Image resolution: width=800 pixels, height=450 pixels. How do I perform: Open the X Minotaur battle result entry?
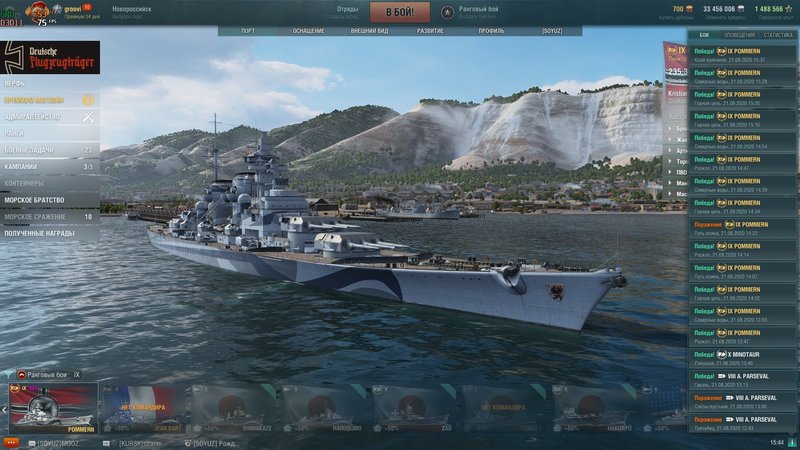[x=741, y=358]
